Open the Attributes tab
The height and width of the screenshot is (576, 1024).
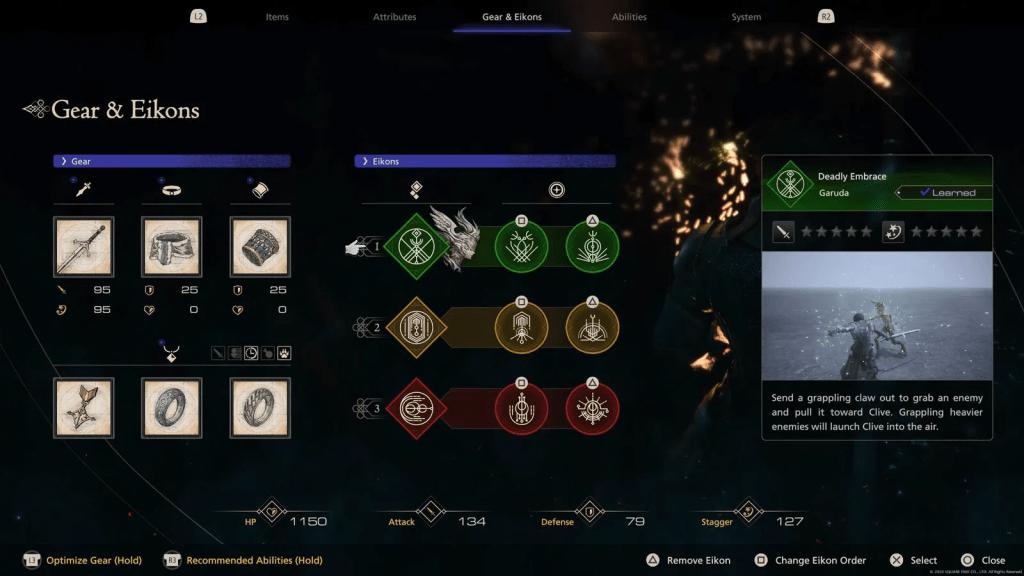point(394,17)
